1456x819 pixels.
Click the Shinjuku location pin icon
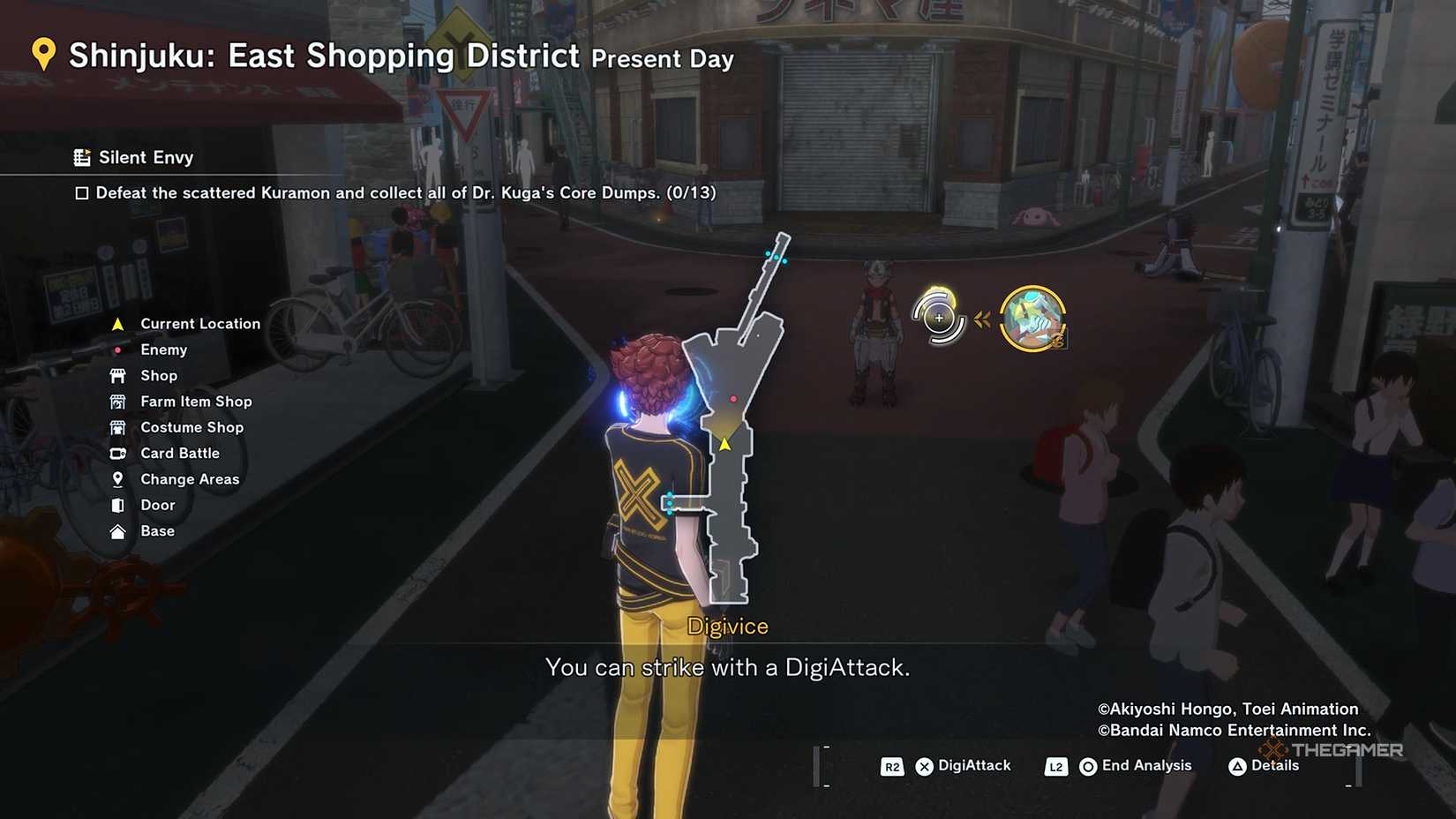(43, 55)
